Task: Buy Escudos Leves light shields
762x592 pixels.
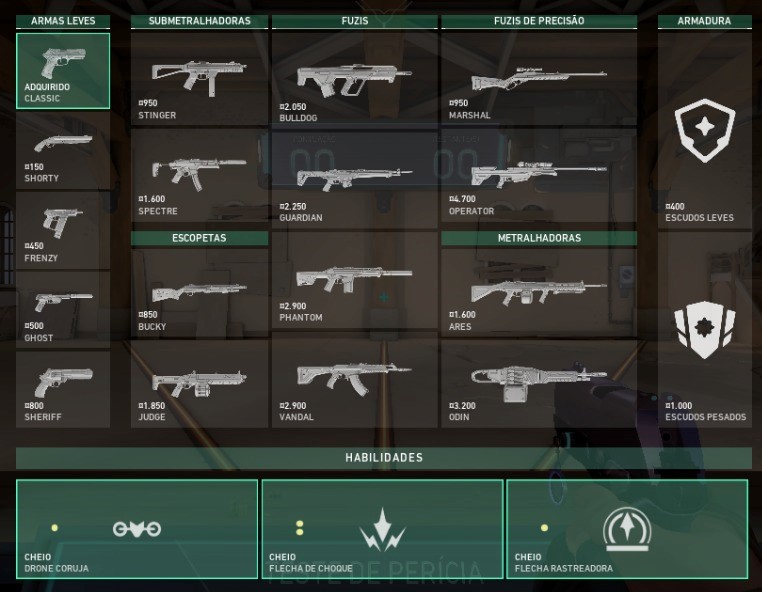Action: pyautogui.click(x=704, y=130)
